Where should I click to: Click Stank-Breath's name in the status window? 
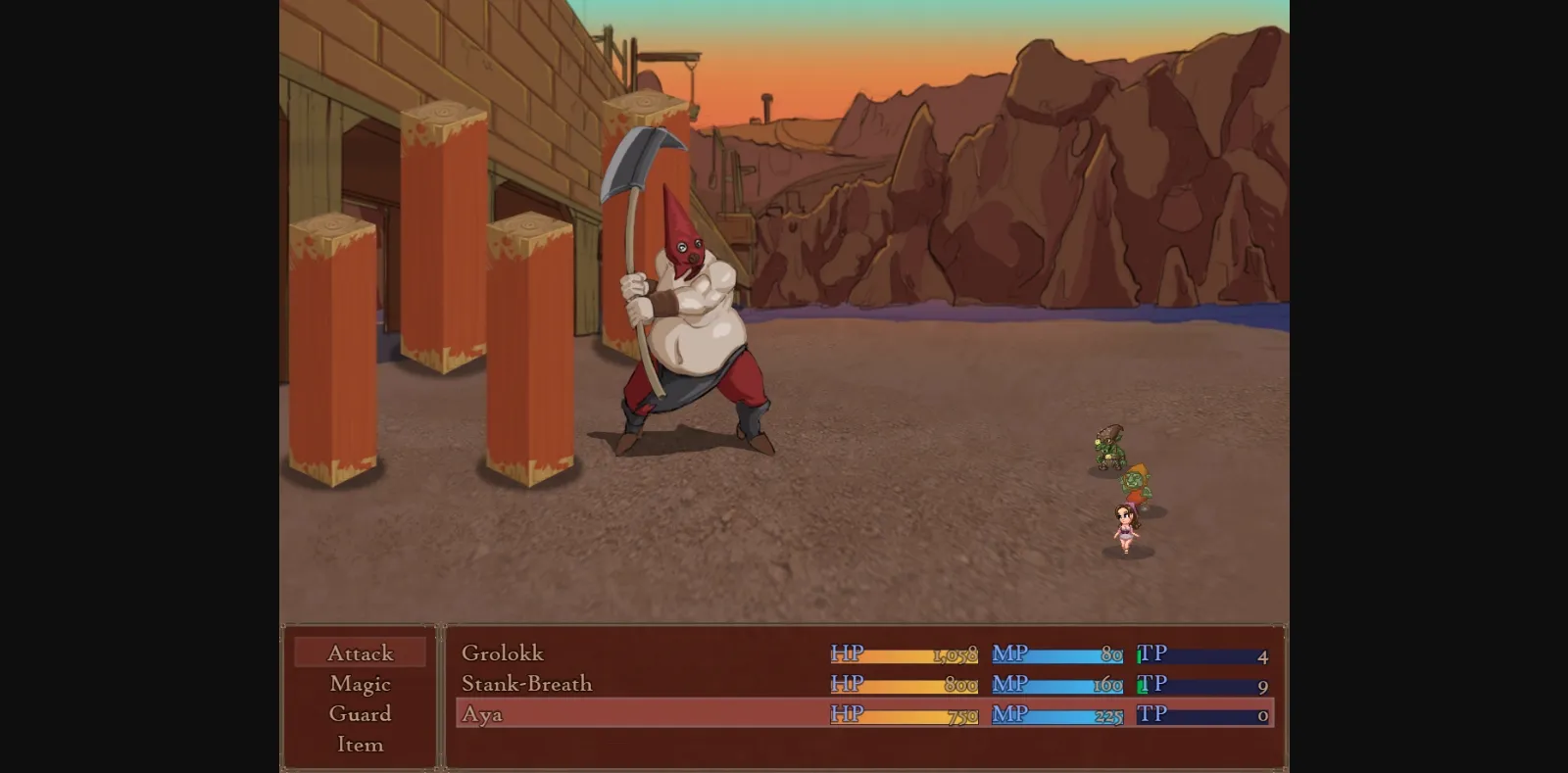(x=526, y=684)
